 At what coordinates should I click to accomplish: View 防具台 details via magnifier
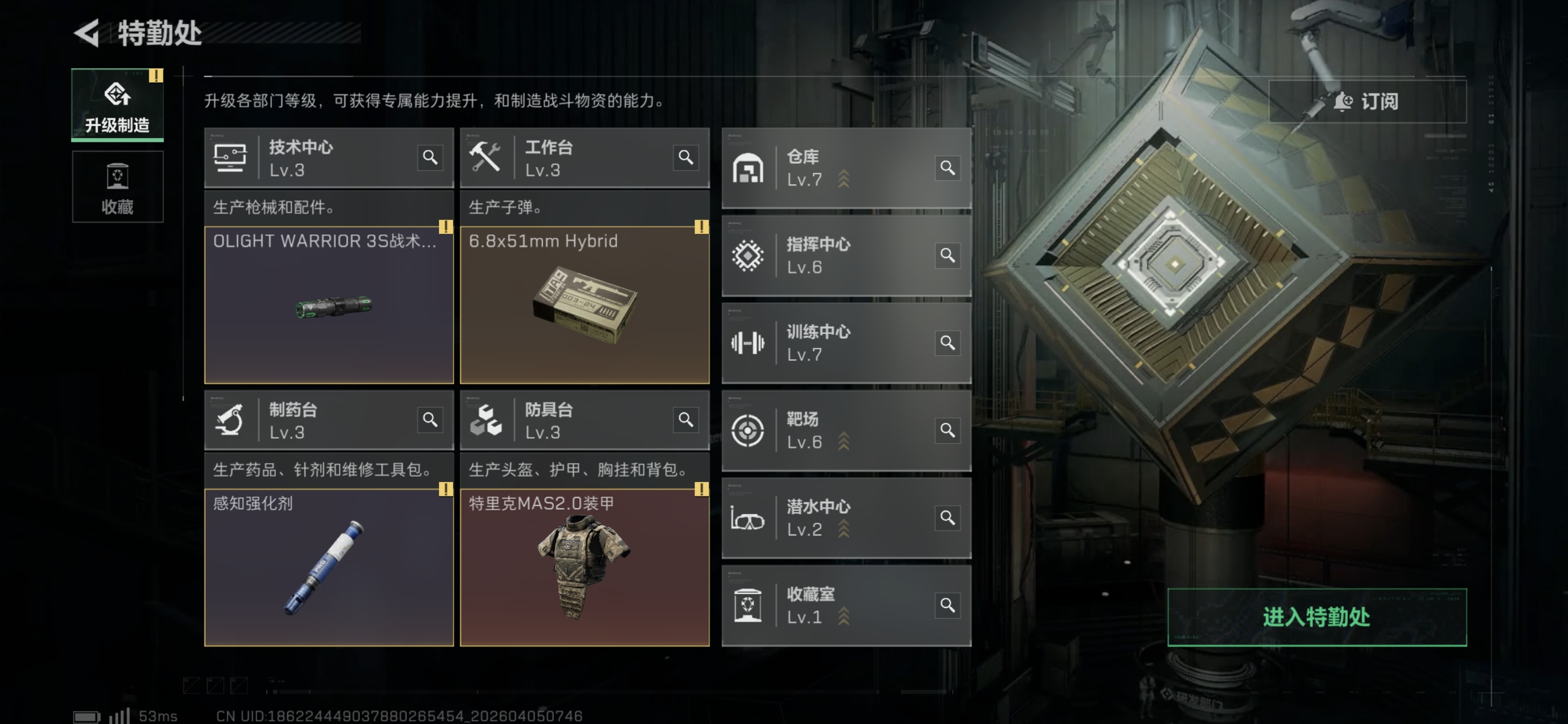click(x=686, y=420)
